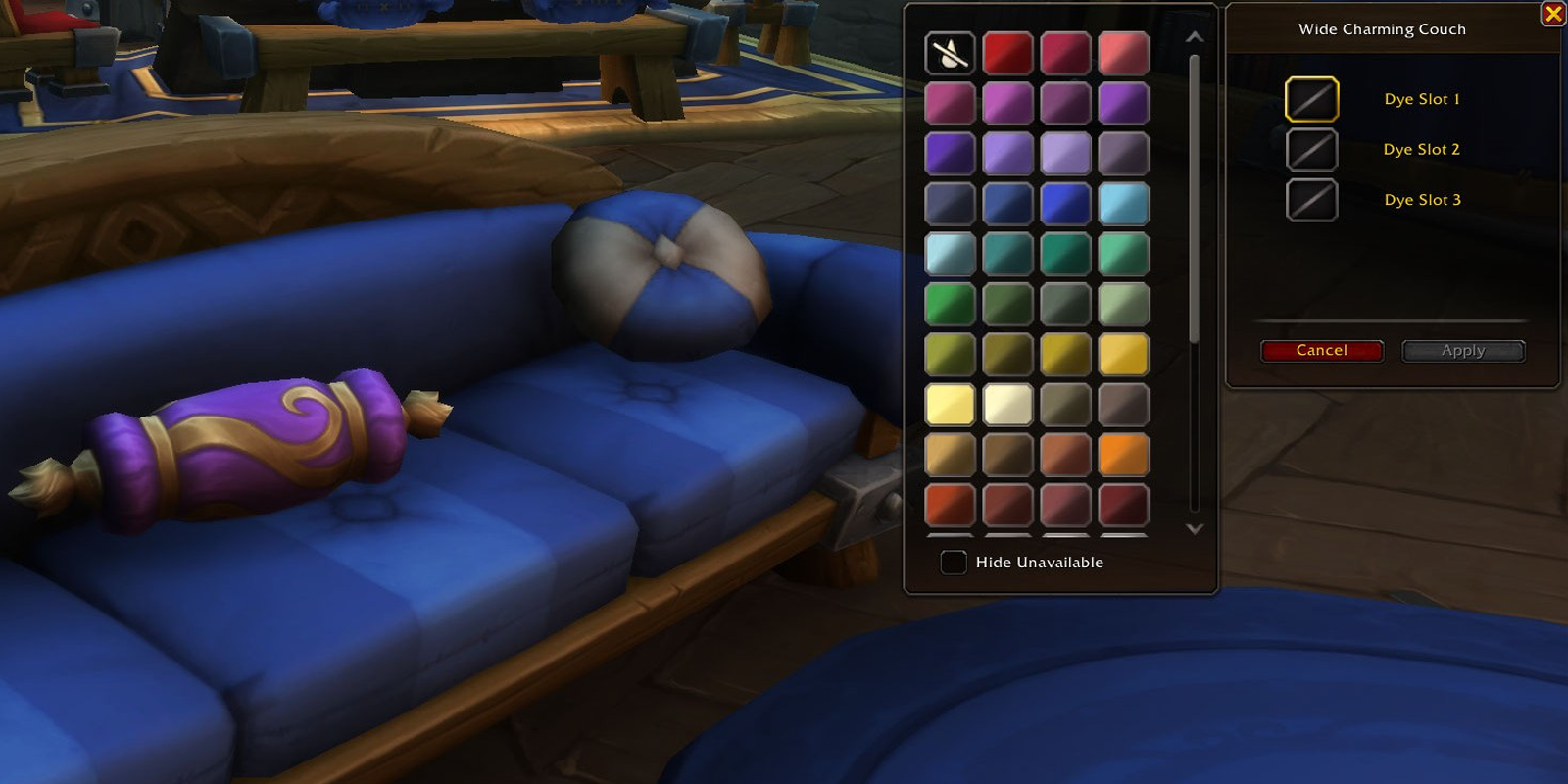Screen dimensions: 1568x784
Task: Select Dye Slot 1
Action: (1310, 99)
